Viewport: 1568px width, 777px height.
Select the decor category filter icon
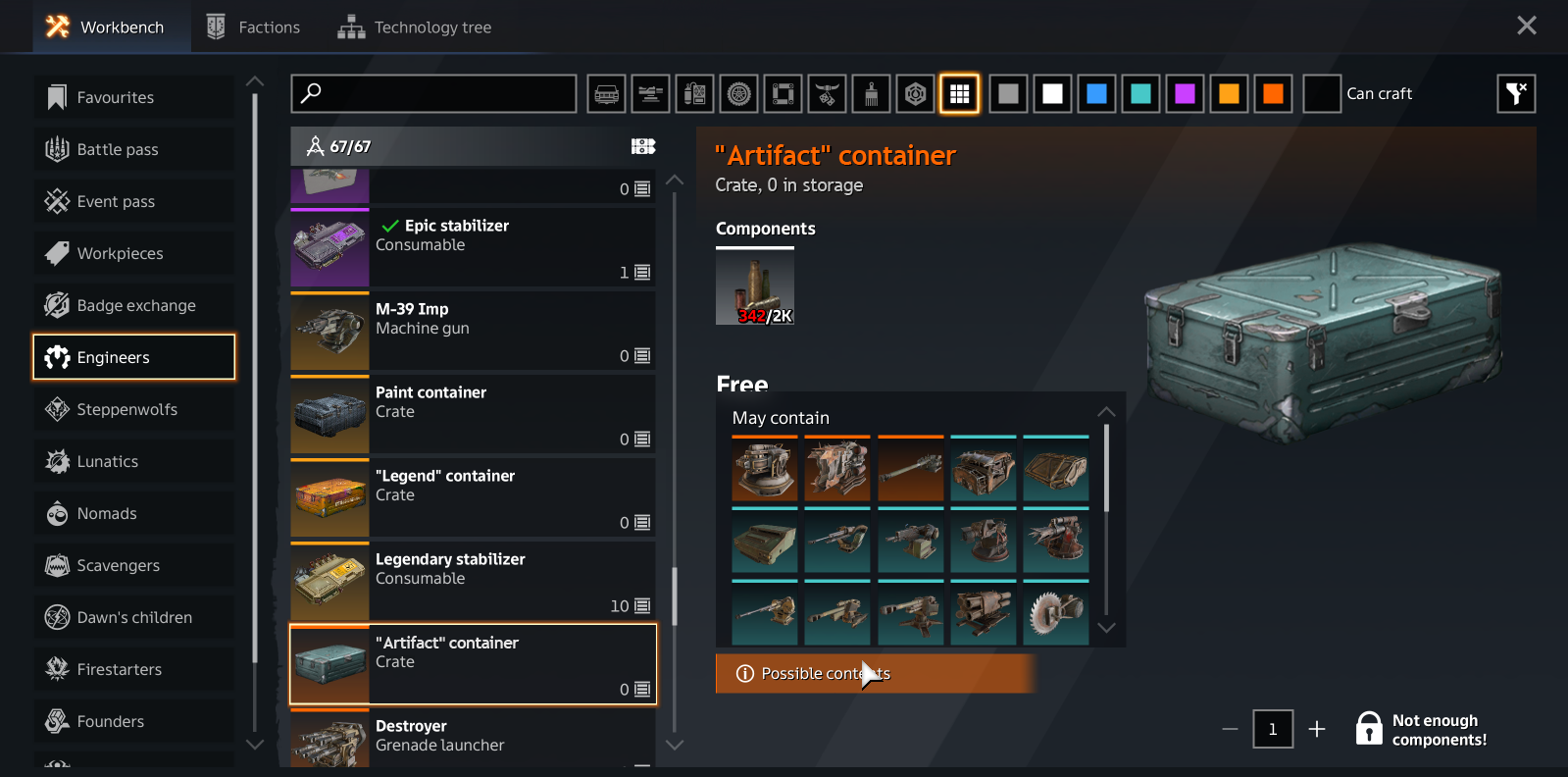[x=827, y=93]
